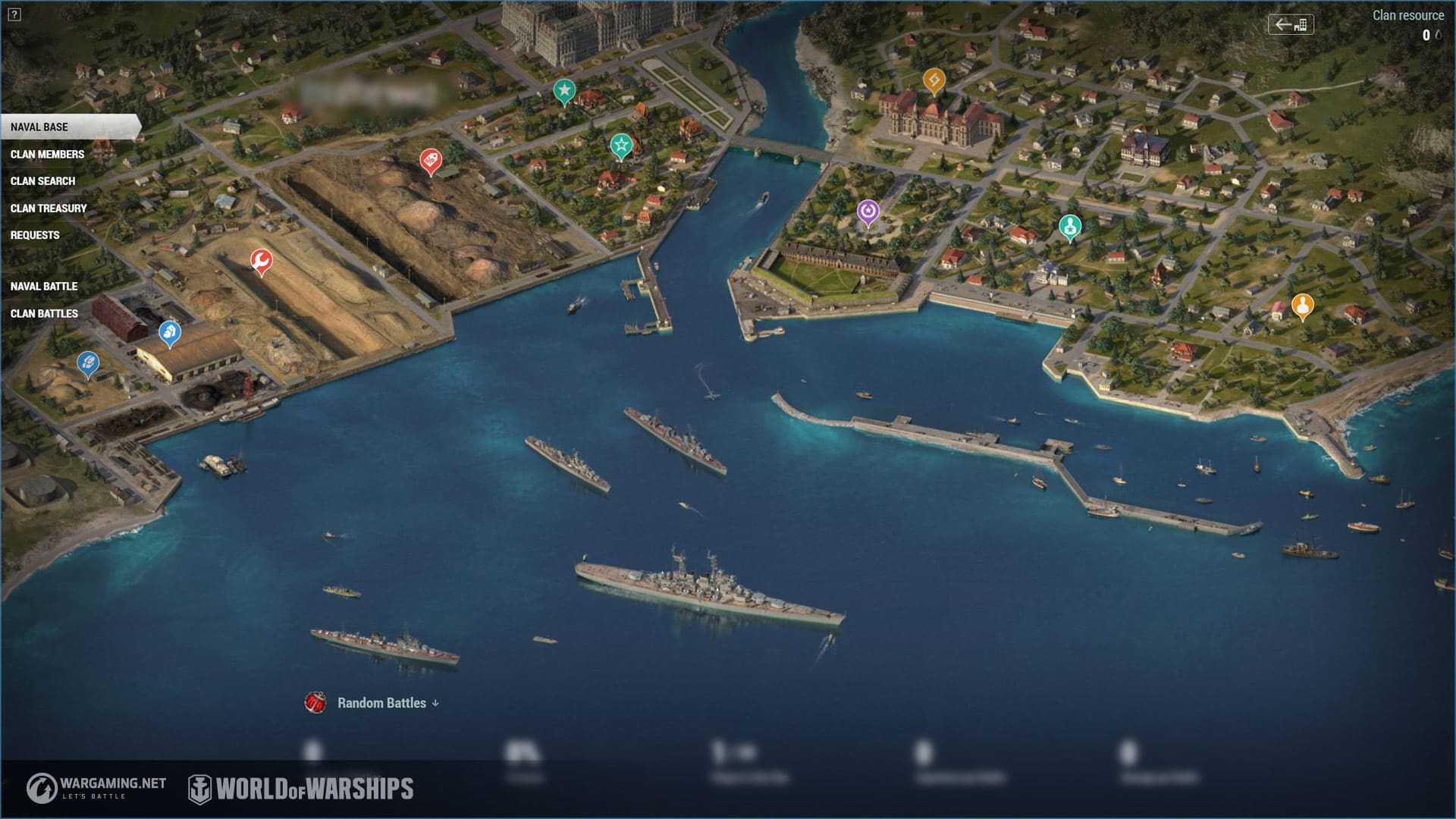Select the red percent-tag building marker
This screenshot has width=1456, height=819.
click(x=431, y=160)
